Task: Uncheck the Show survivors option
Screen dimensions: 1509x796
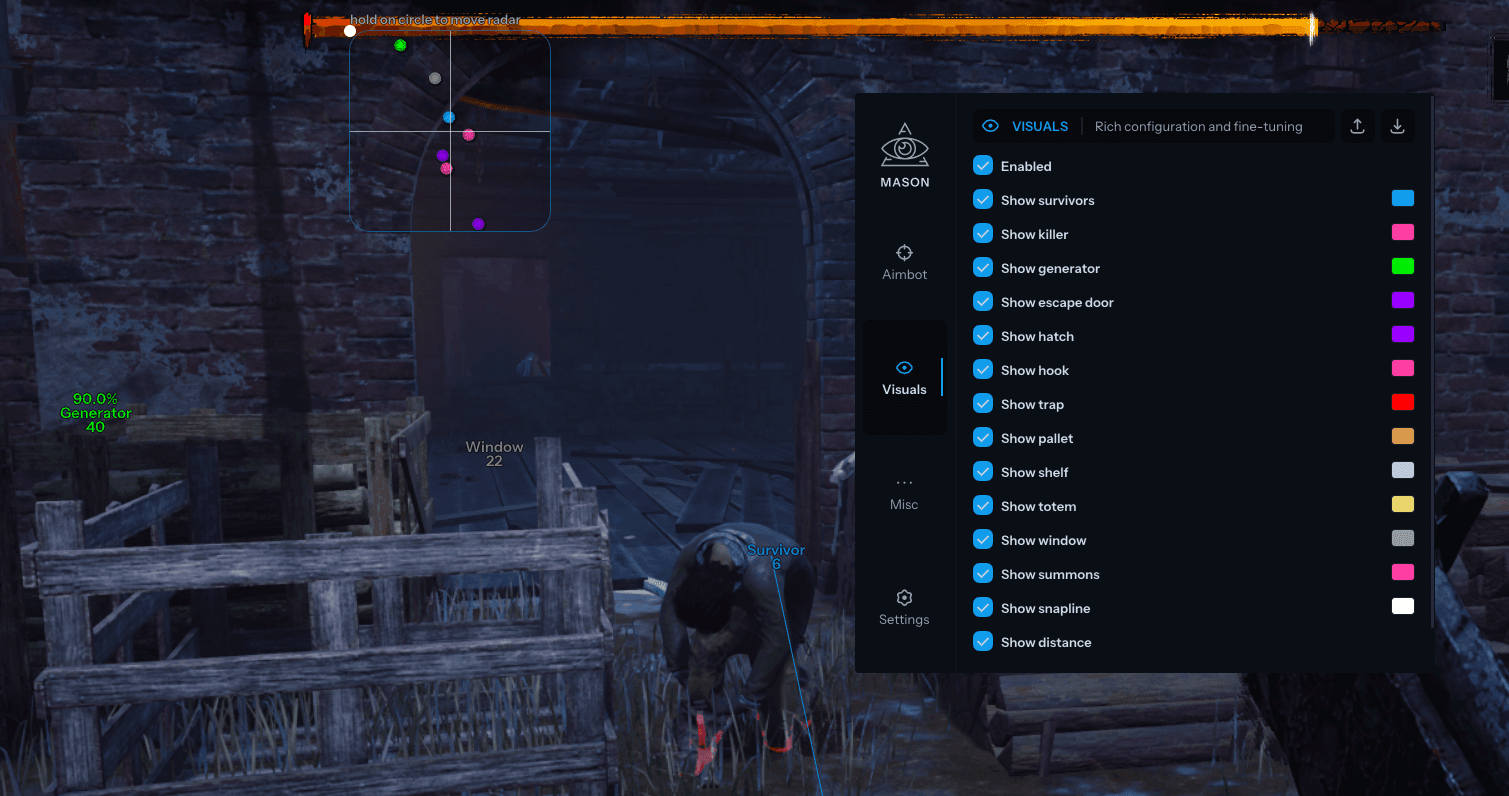Action: [983, 199]
